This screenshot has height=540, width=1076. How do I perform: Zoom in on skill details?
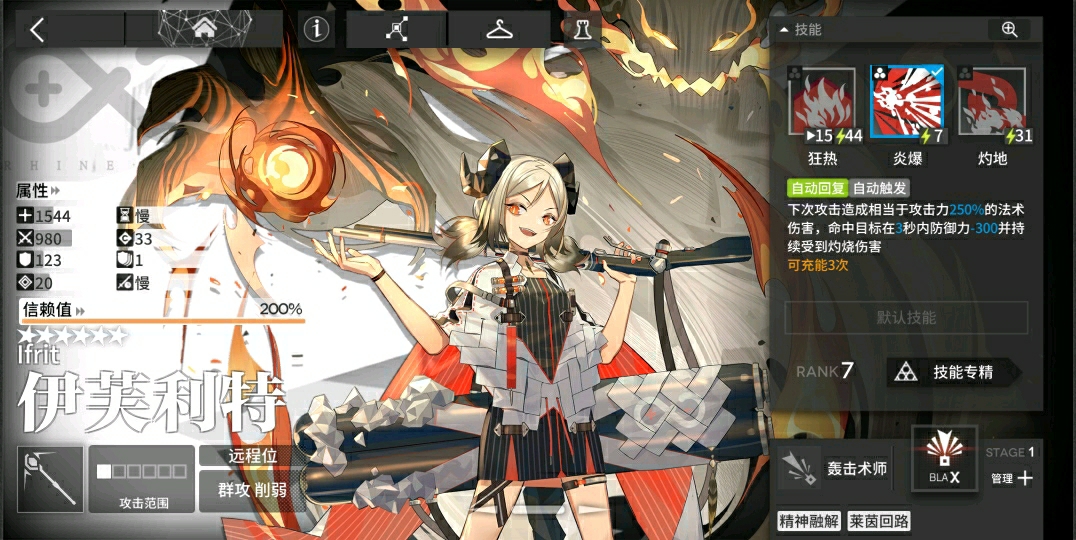tap(1008, 29)
